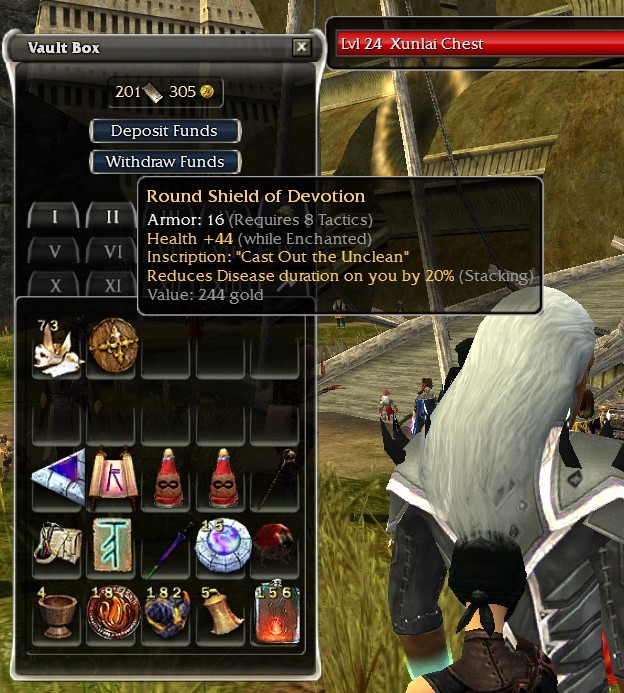Withdraw Funds from the vault
The height and width of the screenshot is (693, 624).
[x=165, y=161]
